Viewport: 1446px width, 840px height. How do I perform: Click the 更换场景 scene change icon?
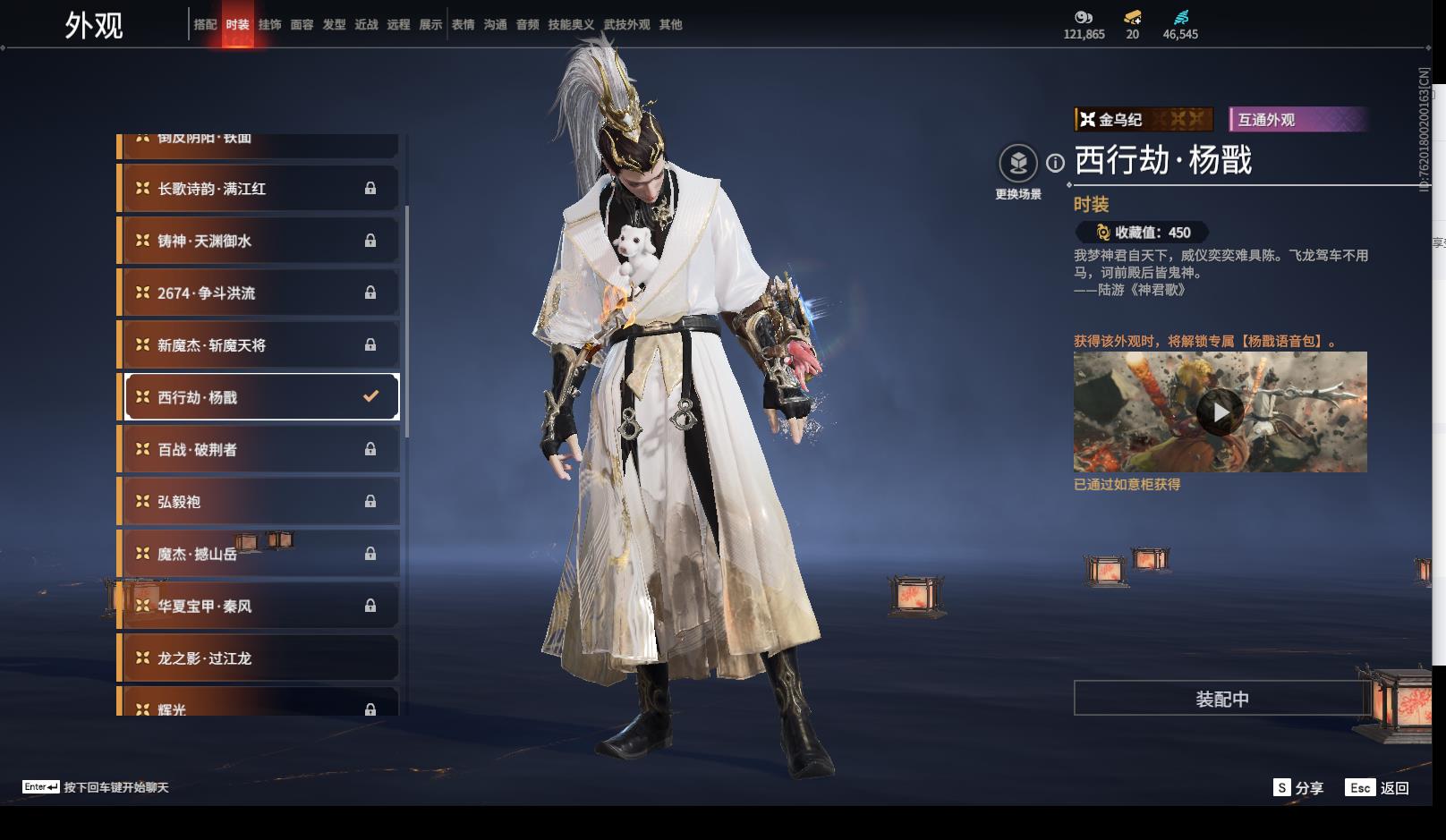[x=1018, y=164]
